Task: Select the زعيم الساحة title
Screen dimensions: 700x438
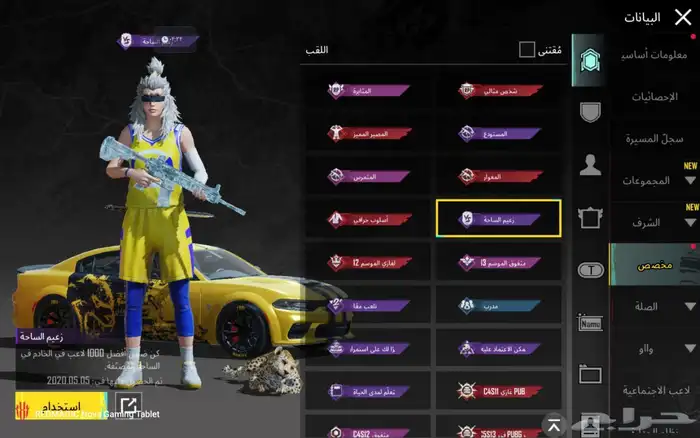Action: pyautogui.click(x=498, y=218)
